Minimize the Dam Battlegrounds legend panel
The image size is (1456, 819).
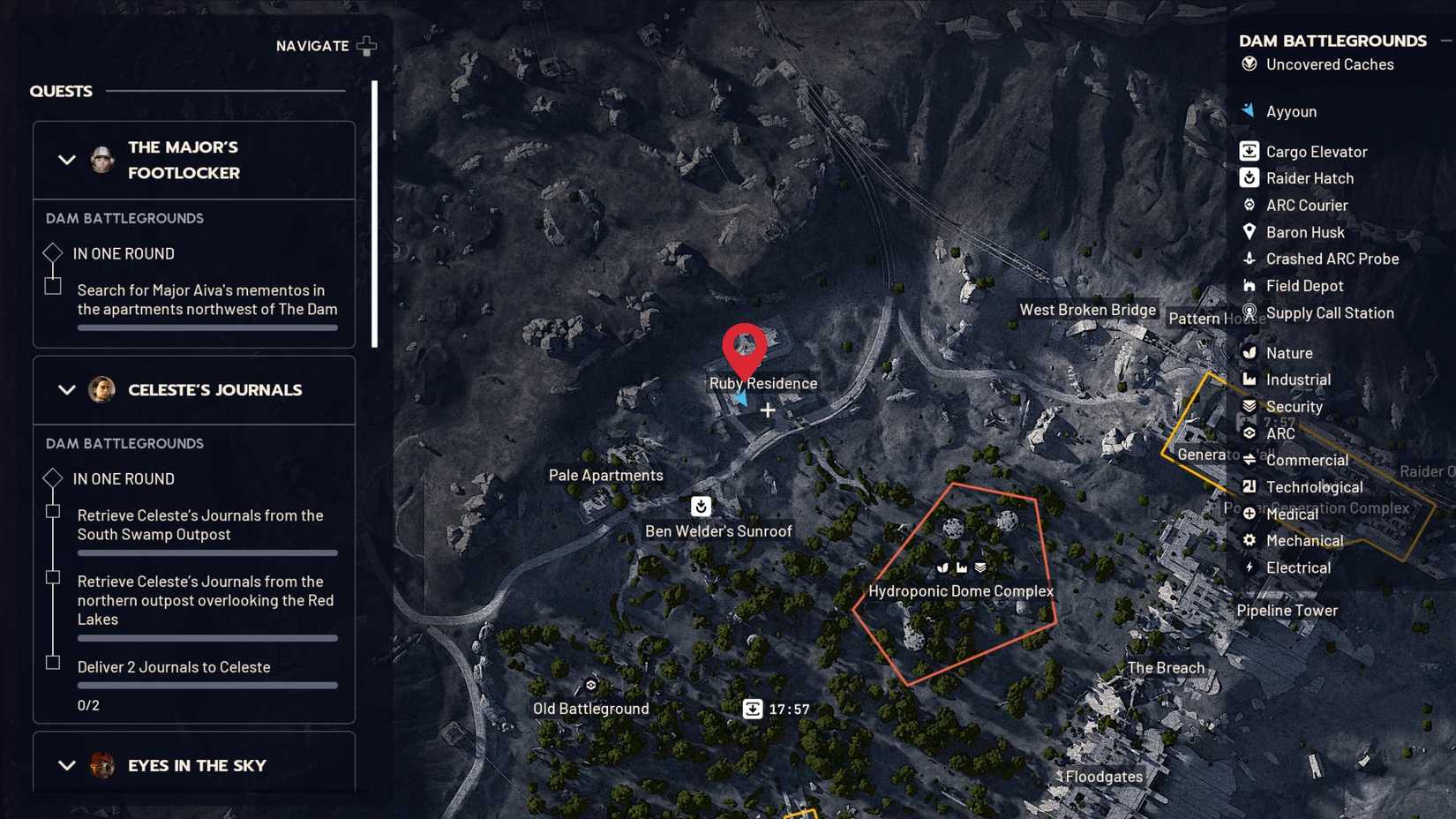(x=1447, y=39)
